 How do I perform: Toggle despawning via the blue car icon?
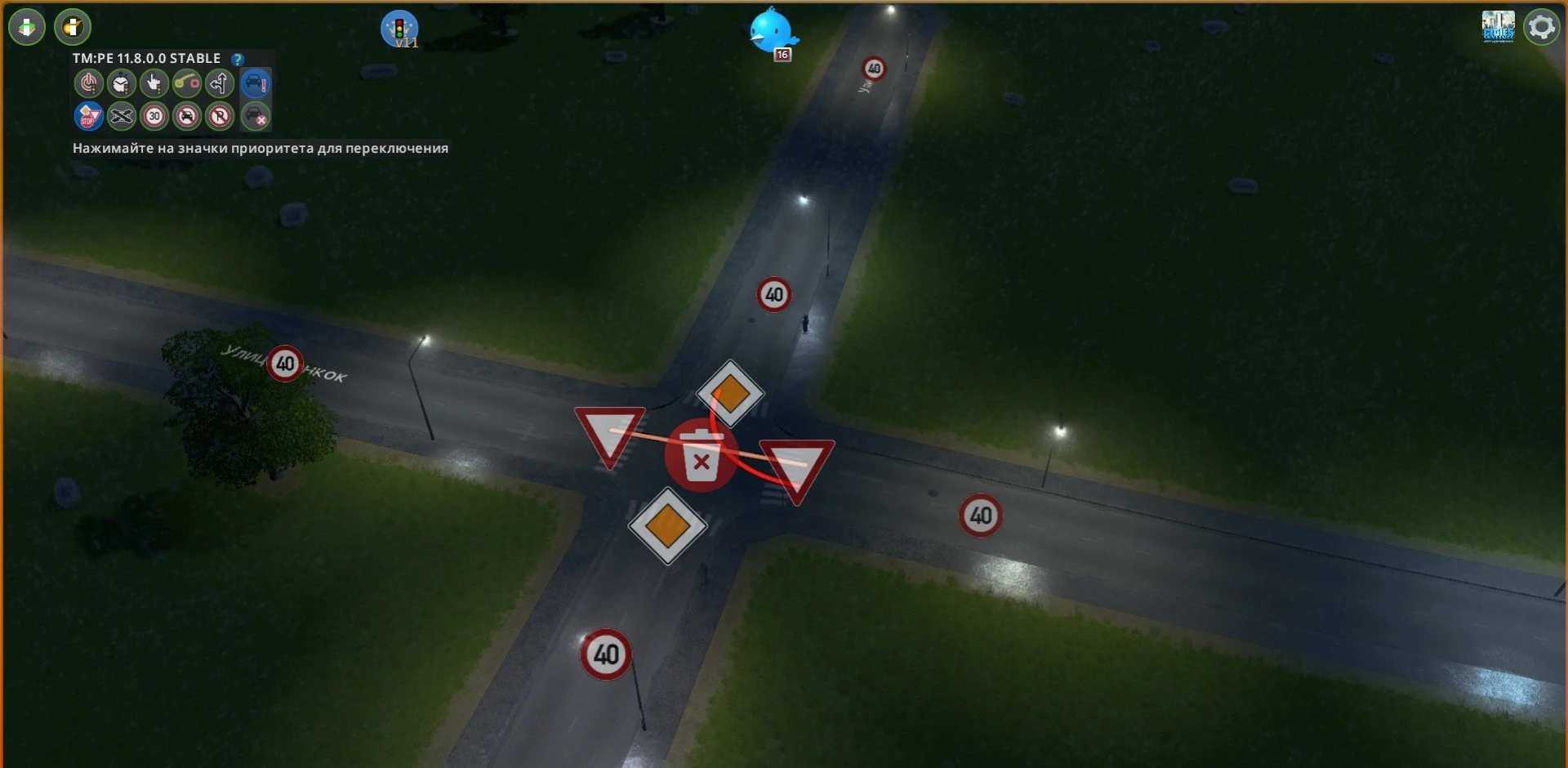coord(256,83)
